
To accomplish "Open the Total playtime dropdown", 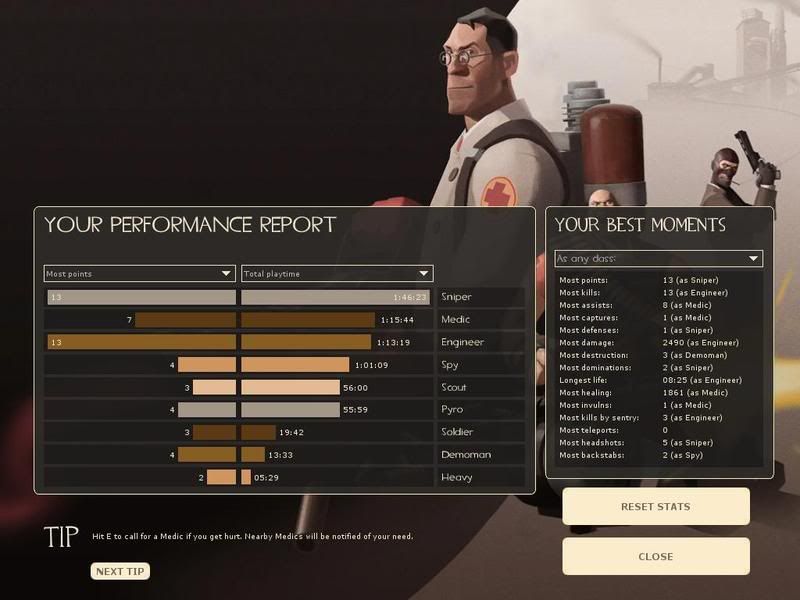I will (x=337, y=273).
